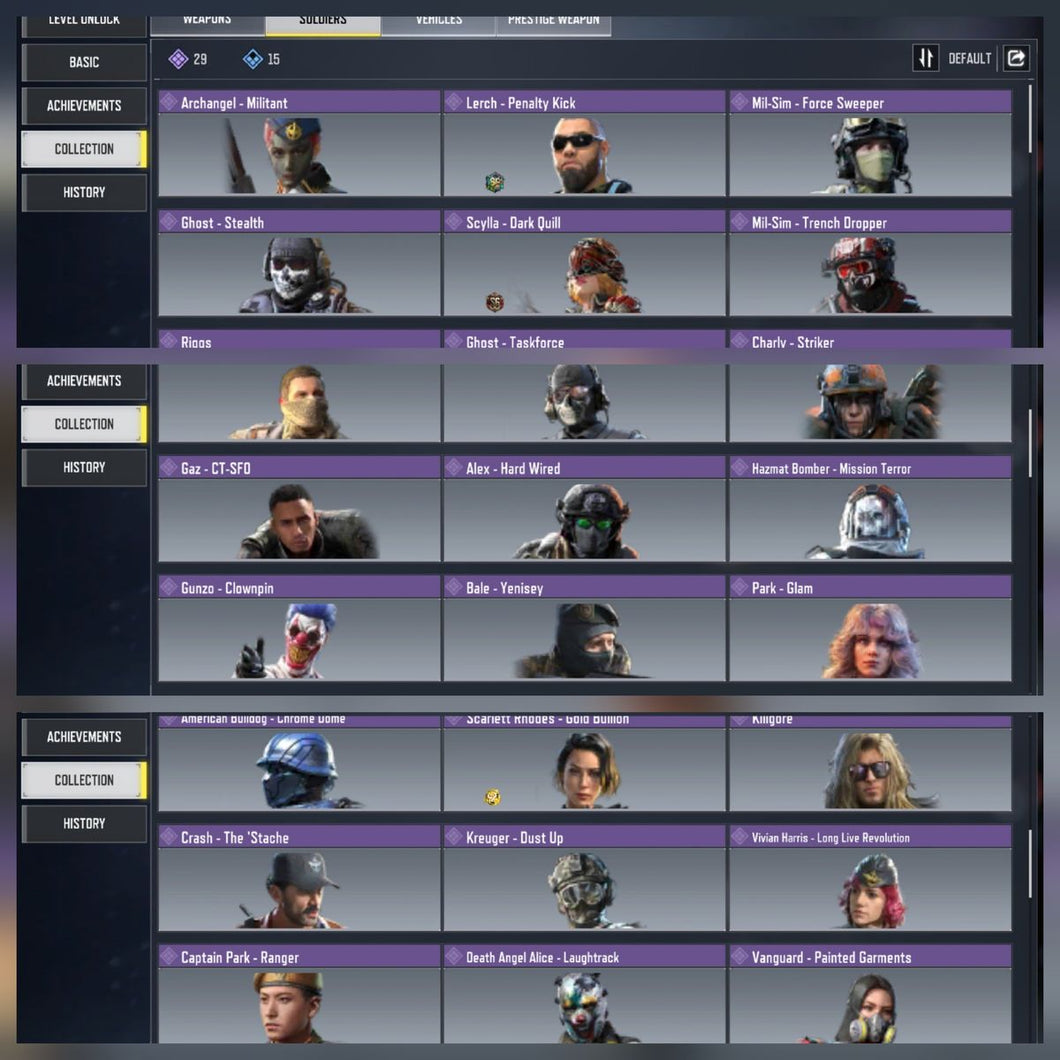
Task: Click the share collection icon
Action: pos(1016,58)
